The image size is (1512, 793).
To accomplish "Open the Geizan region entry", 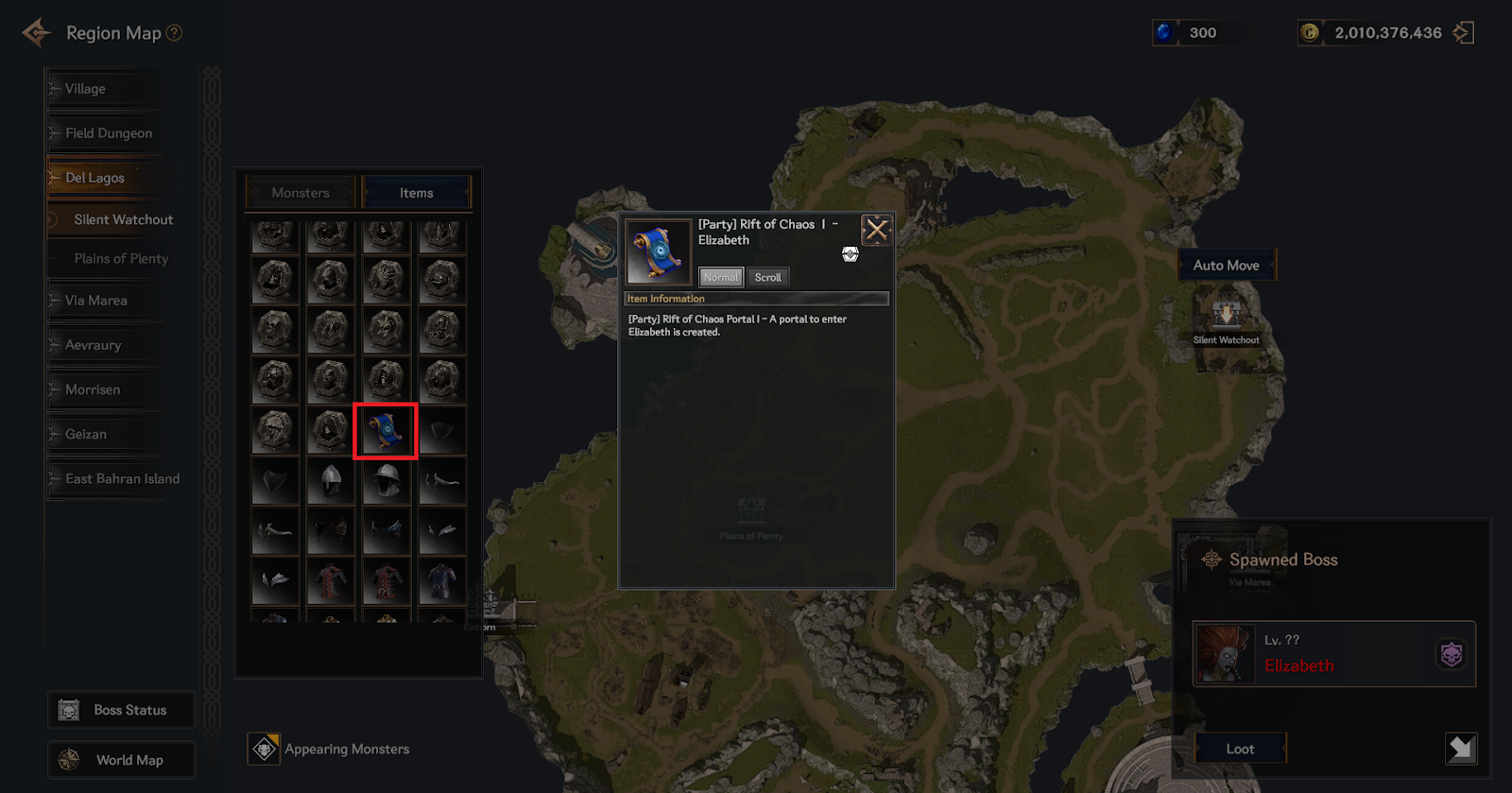I will click(85, 434).
